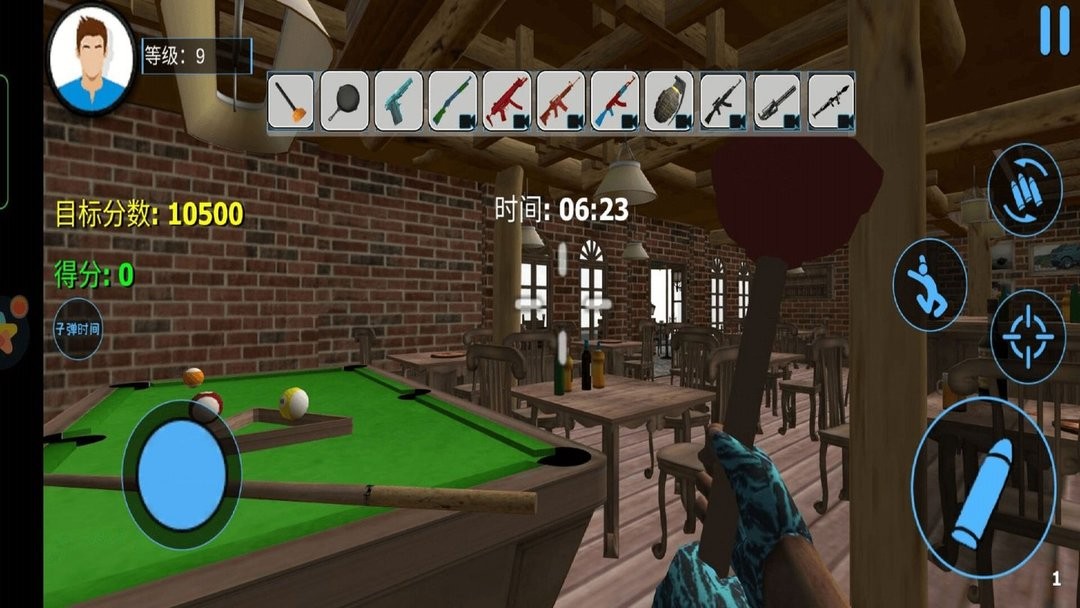
Task: Select the red and blue AK rifle
Action: click(615, 101)
